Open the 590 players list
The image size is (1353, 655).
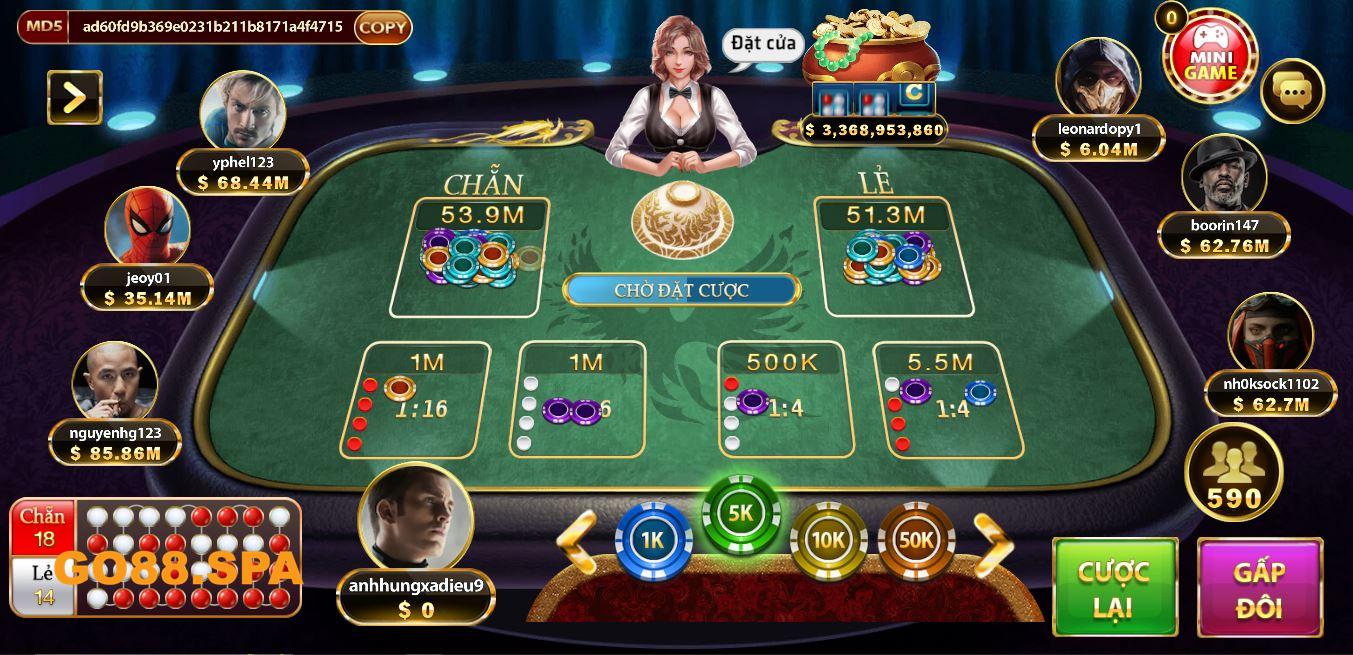point(1233,473)
